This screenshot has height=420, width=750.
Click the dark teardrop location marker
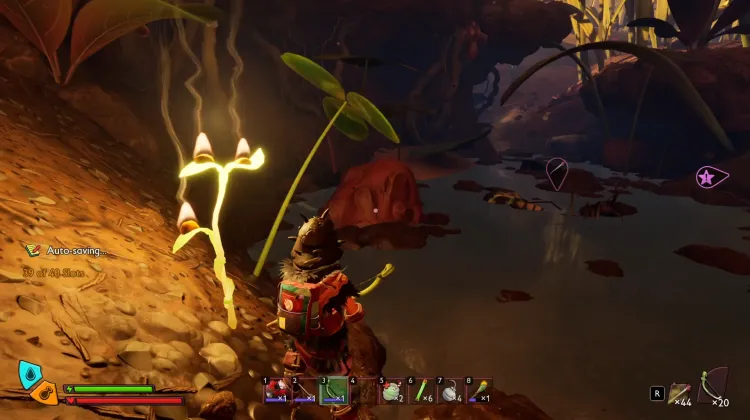pos(557,173)
